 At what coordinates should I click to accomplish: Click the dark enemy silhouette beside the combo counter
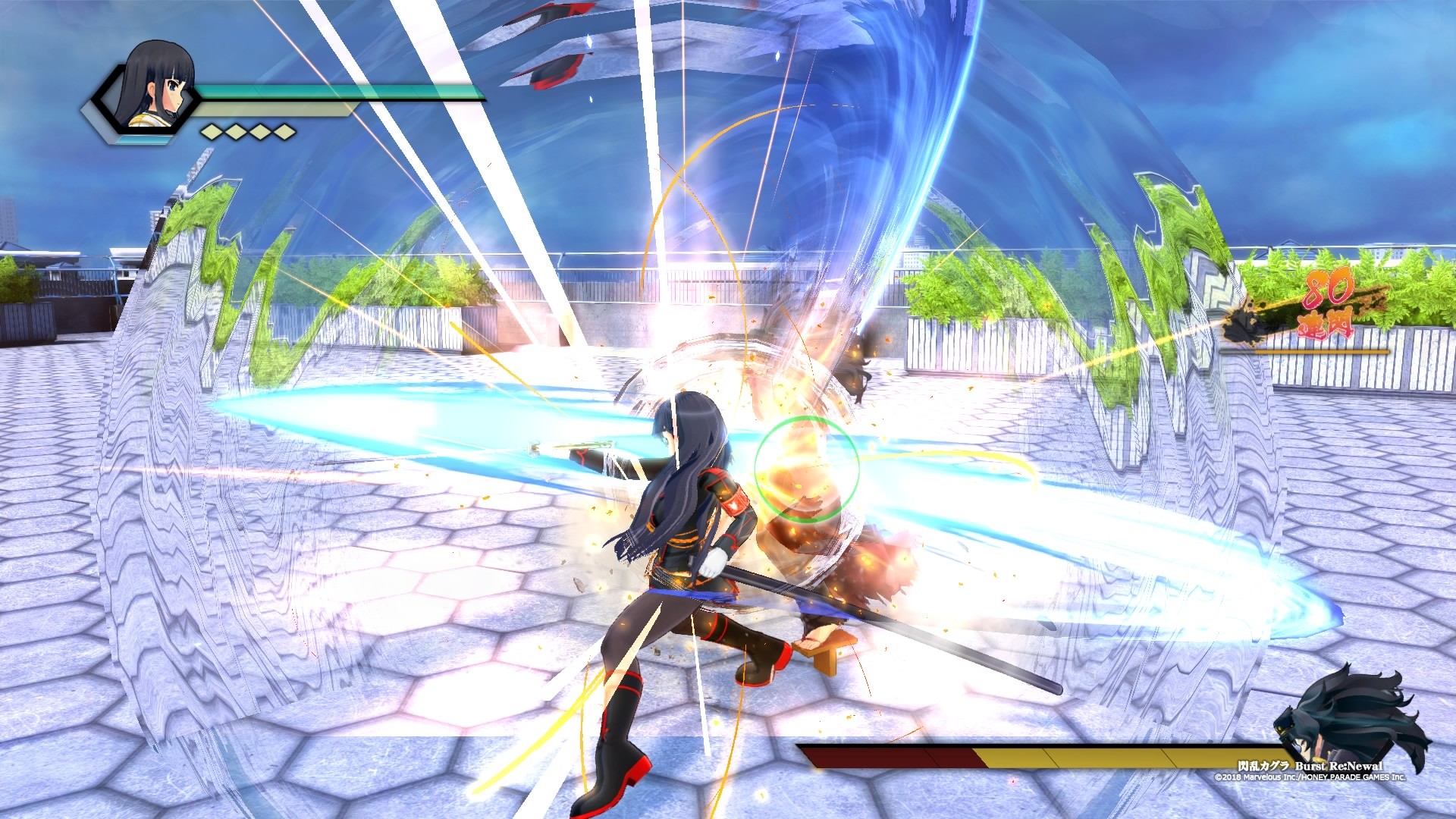click(1247, 325)
